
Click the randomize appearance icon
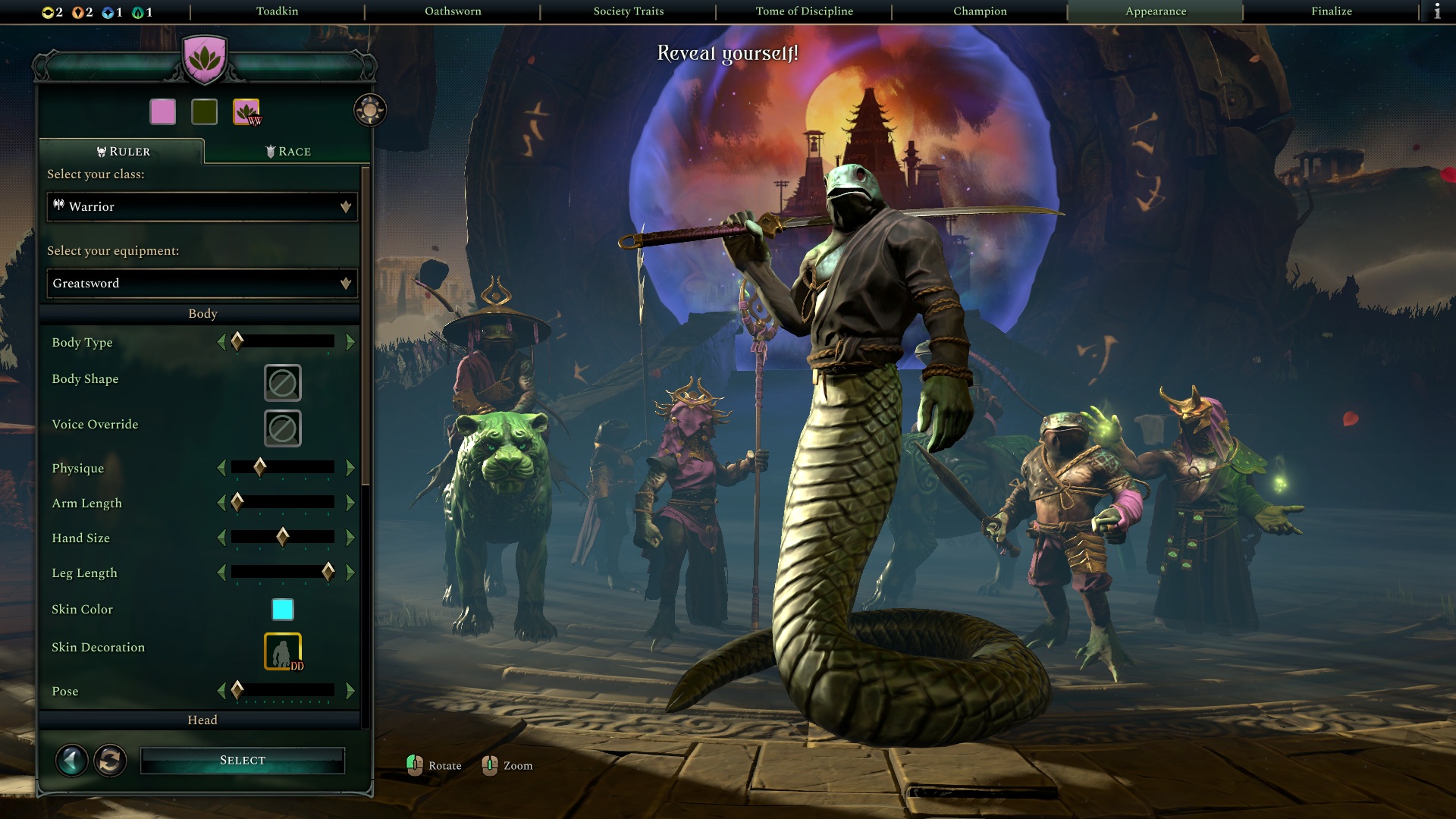110,760
